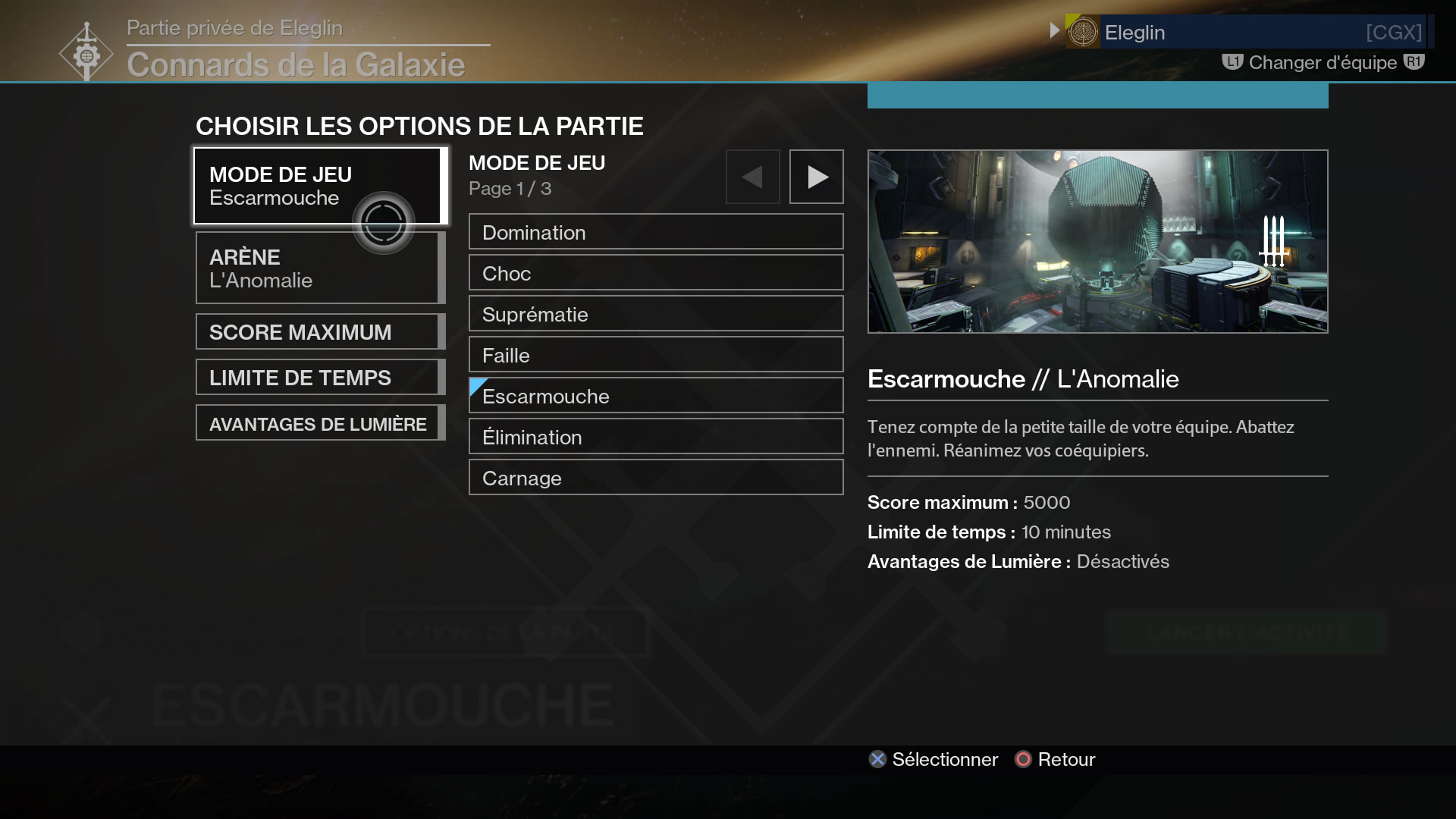Click the X Sélectionner button icon
Viewport: 1456px width, 819px height.
(x=877, y=759)
